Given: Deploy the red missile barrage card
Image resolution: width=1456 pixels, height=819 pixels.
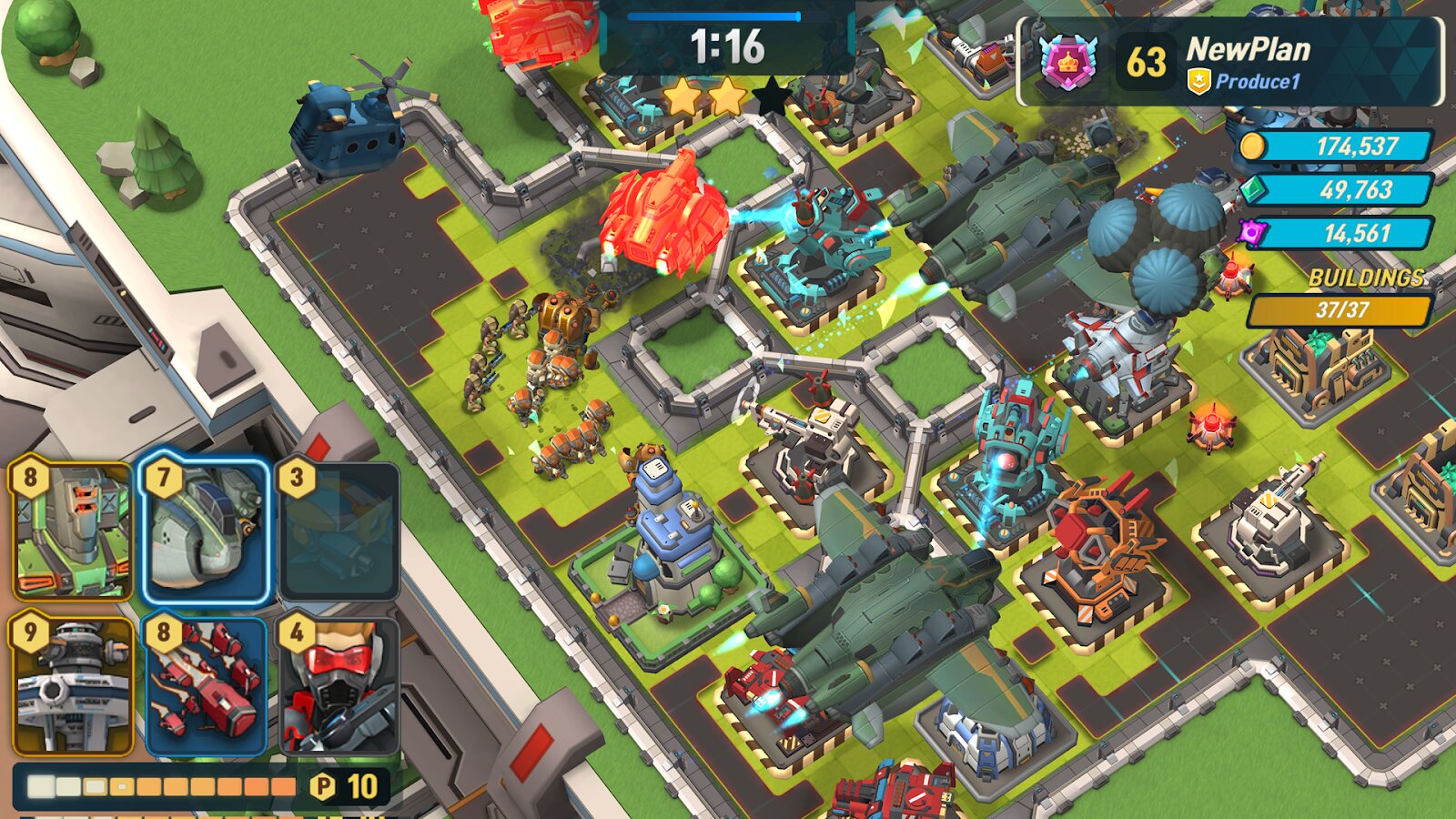Looking at the screenshot, I should (x=206, y=686).
